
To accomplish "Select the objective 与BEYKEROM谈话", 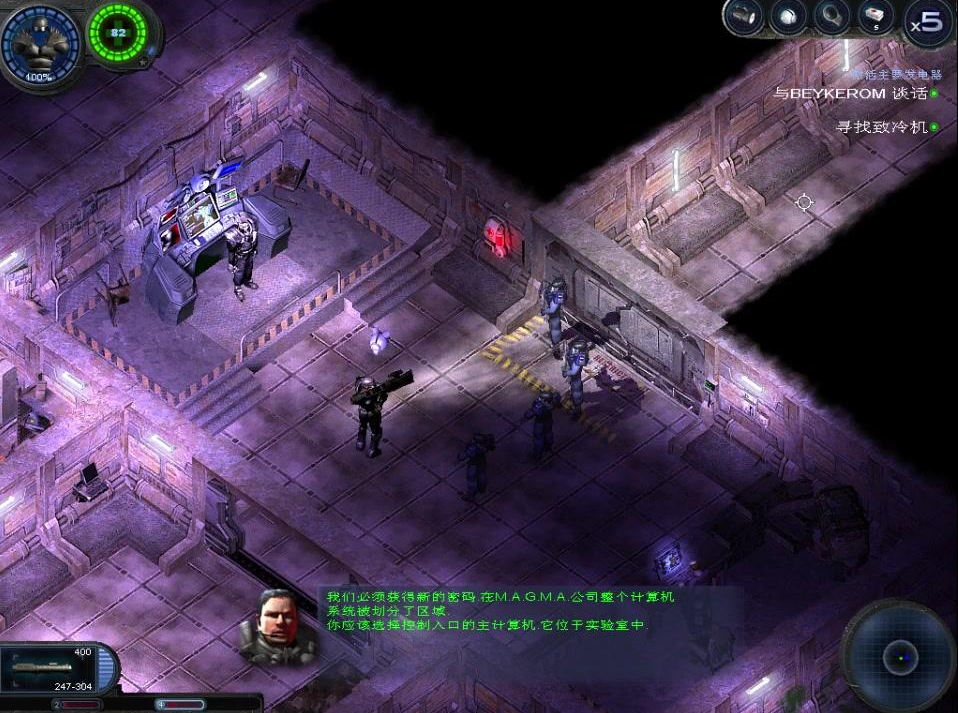I will (853, 93).
